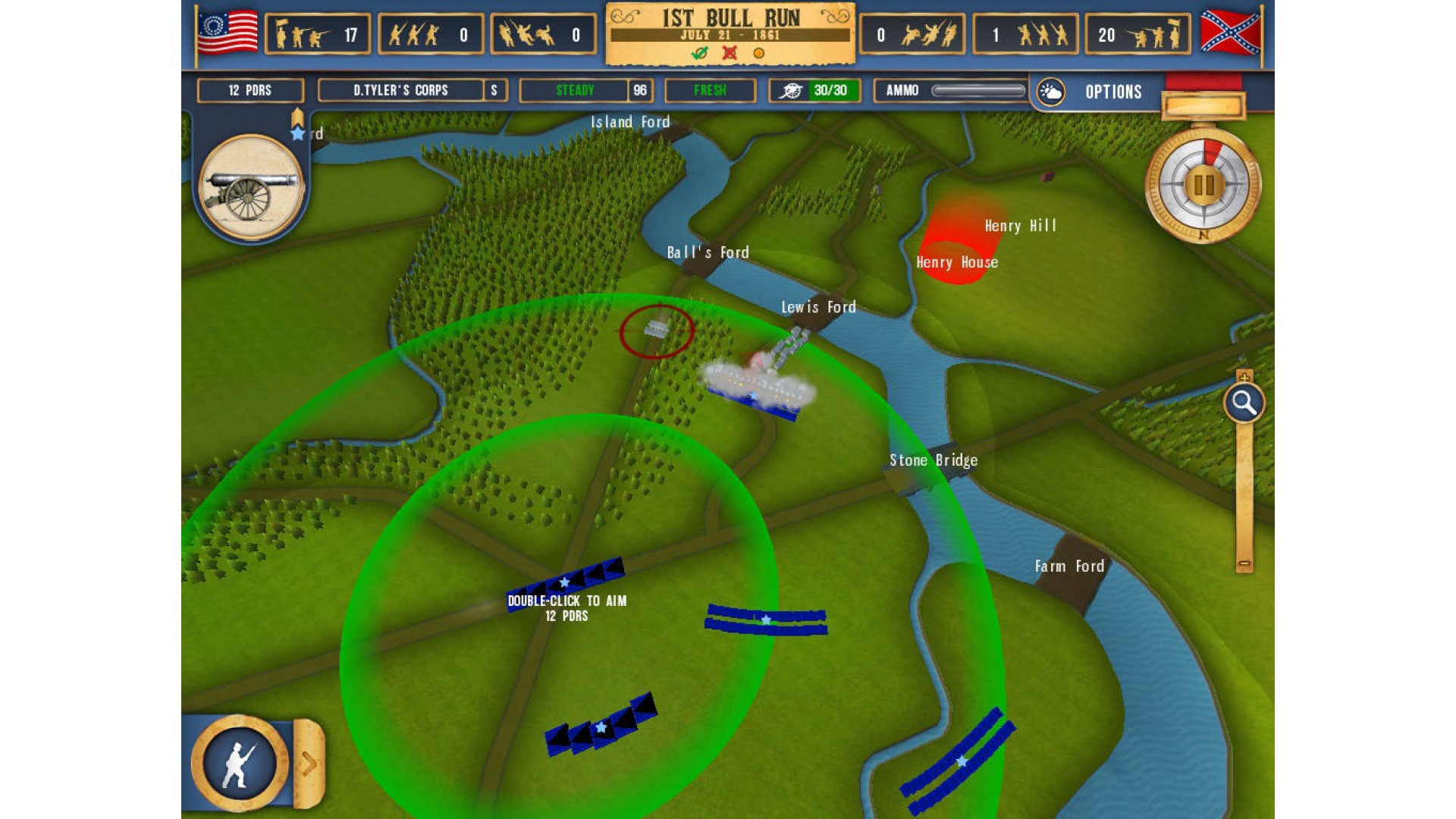The width and height of the screenshot is (1456, 819).
Task: Select the bottom artillery battery without a label
Action: click(x=601, y=726)
